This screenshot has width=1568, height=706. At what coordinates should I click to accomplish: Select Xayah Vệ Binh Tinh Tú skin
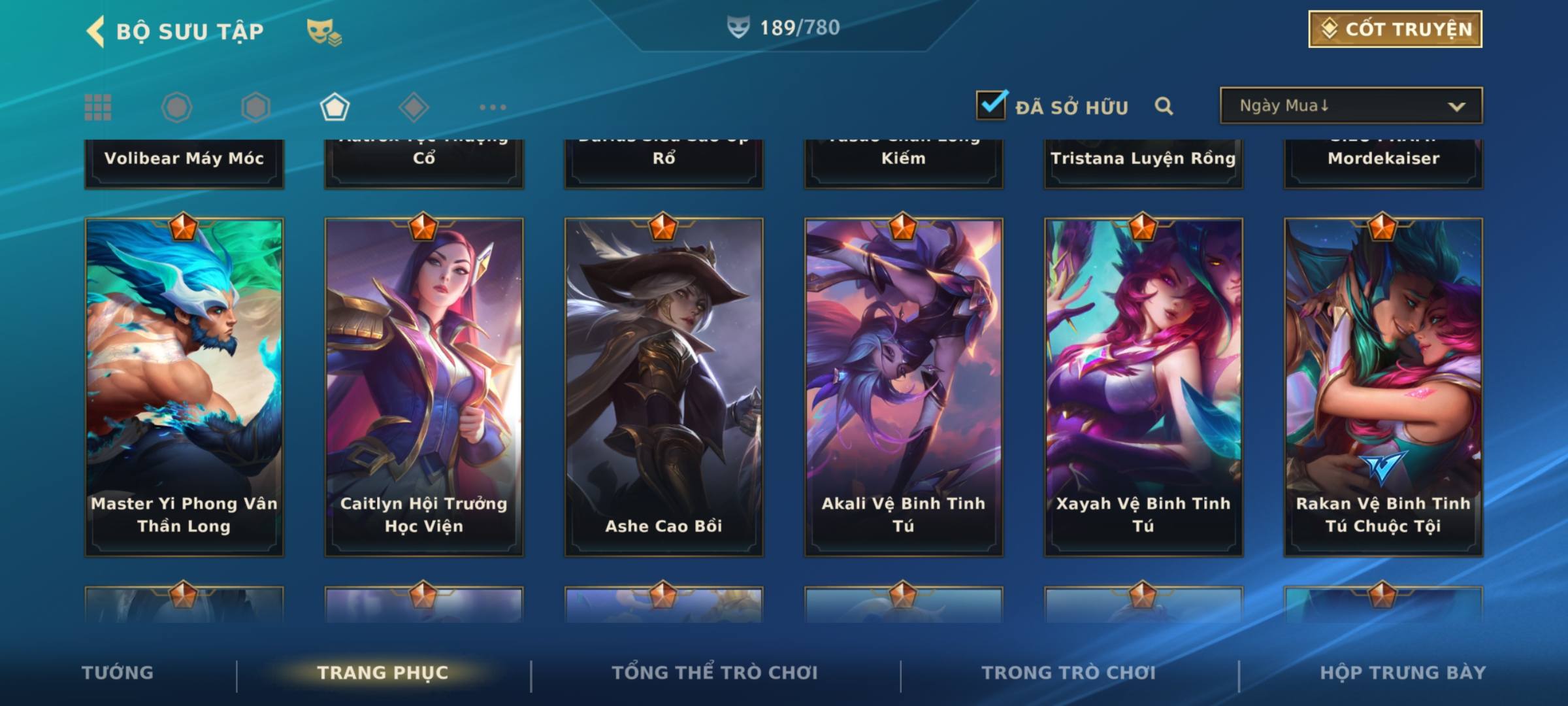[x=1143, y=387]
